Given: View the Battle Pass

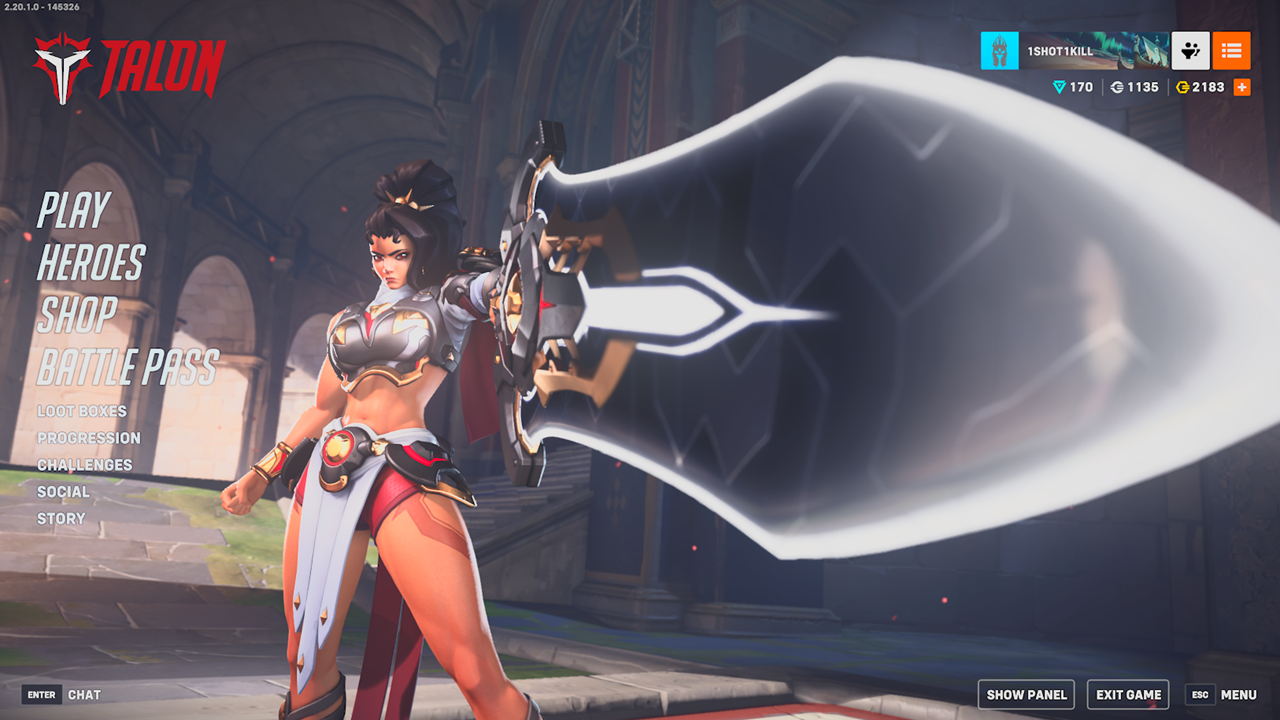Looking at the screenshot, I should click(128, 368).
